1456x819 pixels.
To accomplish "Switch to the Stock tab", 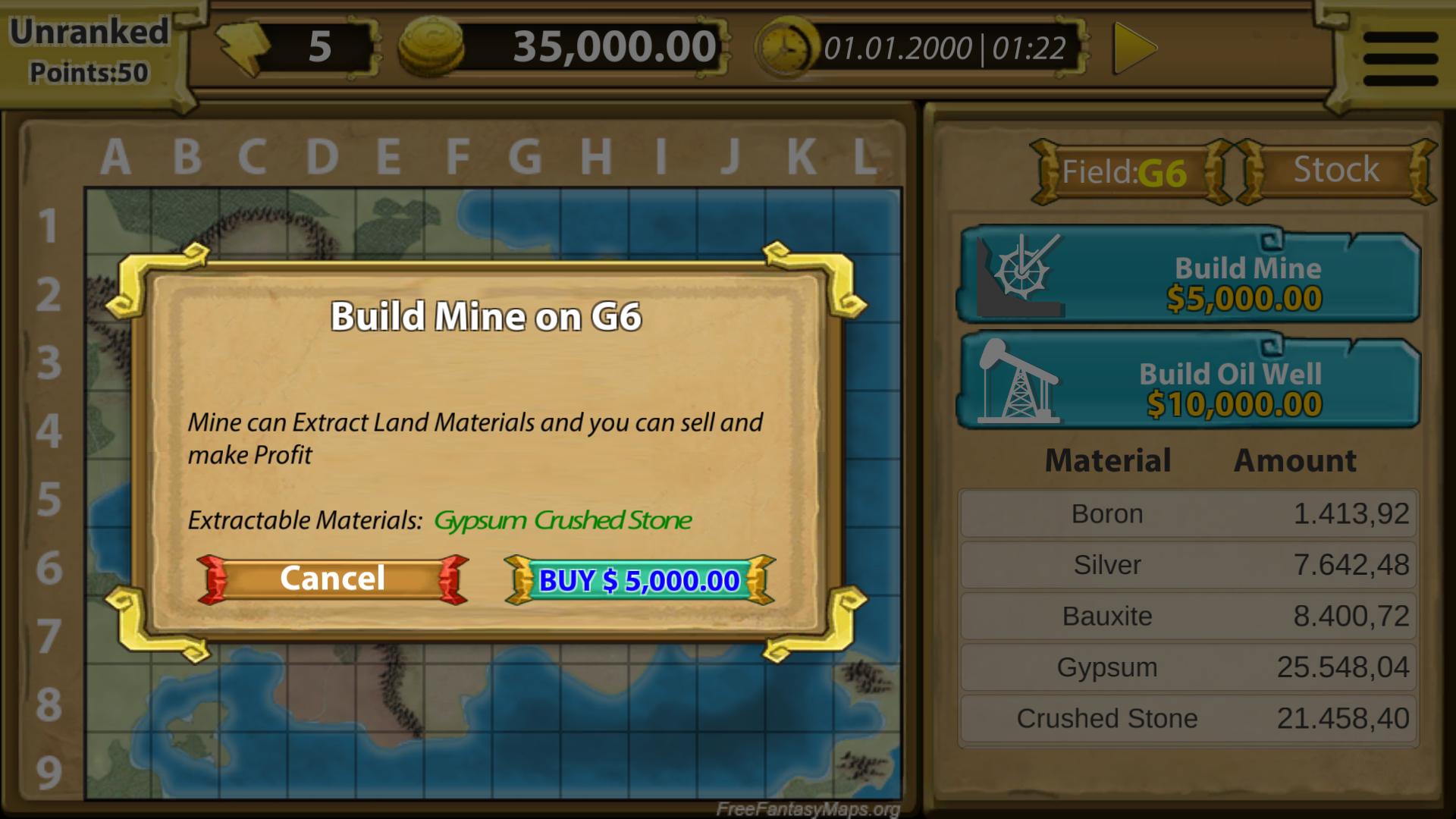I will tap(1337, 170).
